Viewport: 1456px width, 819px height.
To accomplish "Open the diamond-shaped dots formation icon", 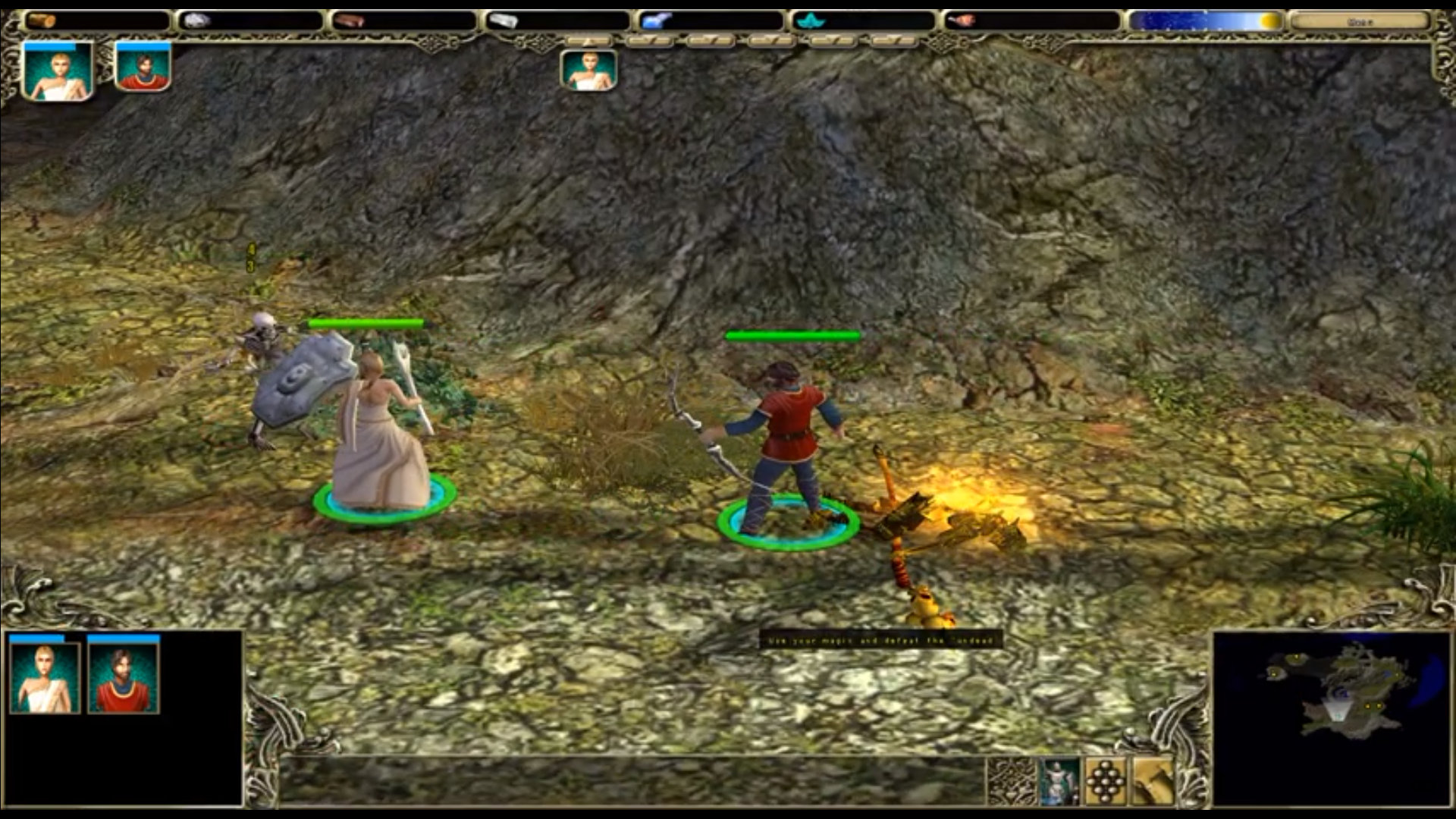I will pyautogui.click(x=1106, y=781).
